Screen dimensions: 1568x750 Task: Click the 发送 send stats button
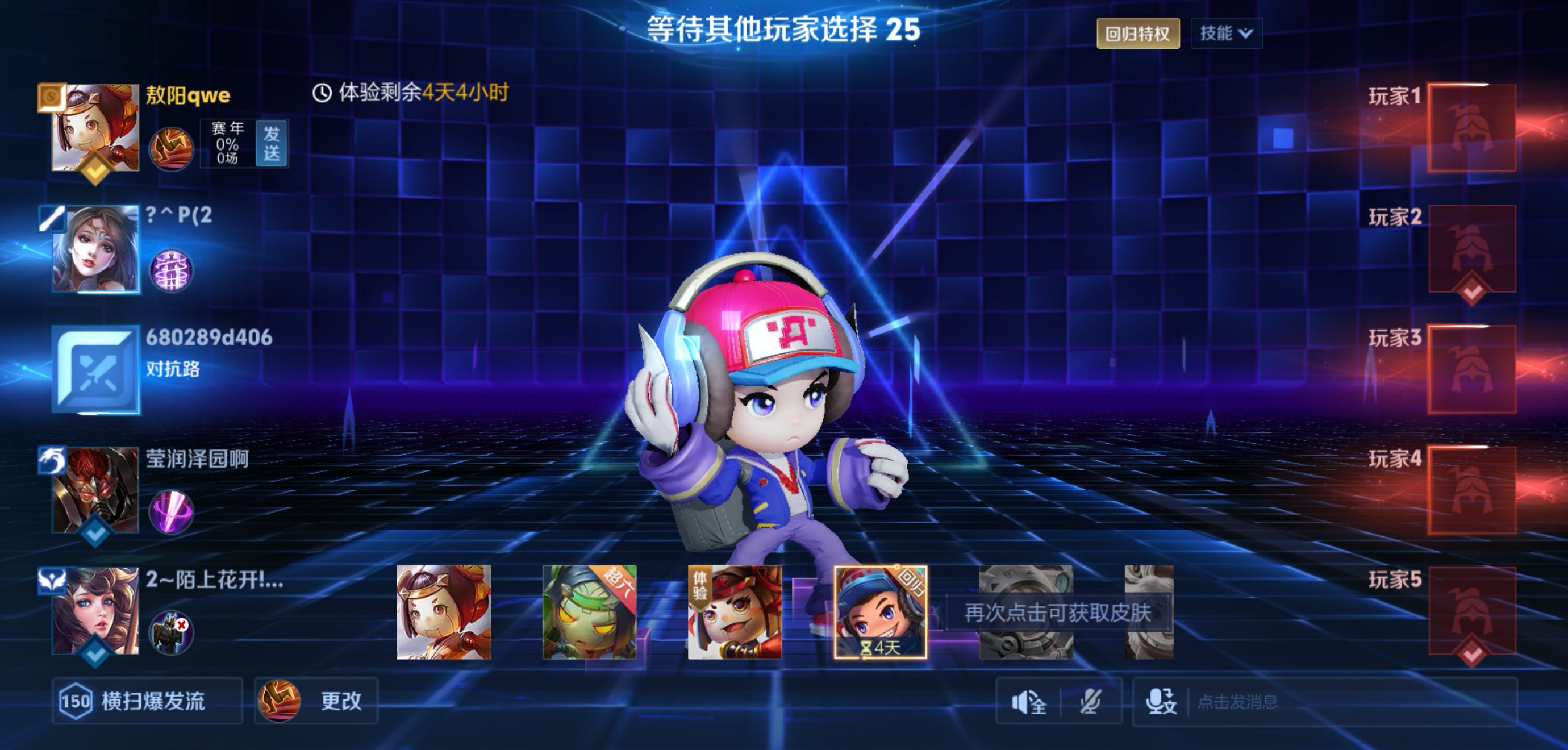point(272,143)
